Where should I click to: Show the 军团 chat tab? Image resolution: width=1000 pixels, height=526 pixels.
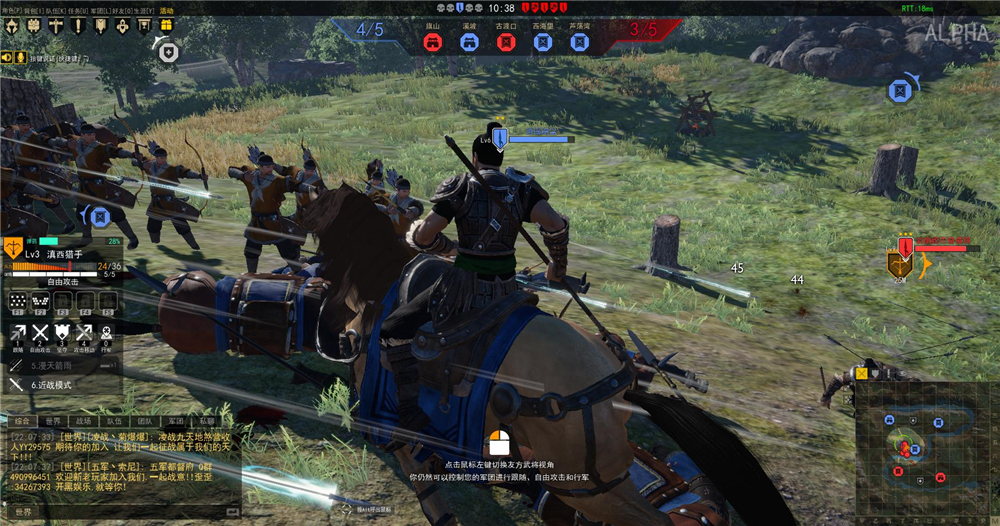click(x=176, y=422)
